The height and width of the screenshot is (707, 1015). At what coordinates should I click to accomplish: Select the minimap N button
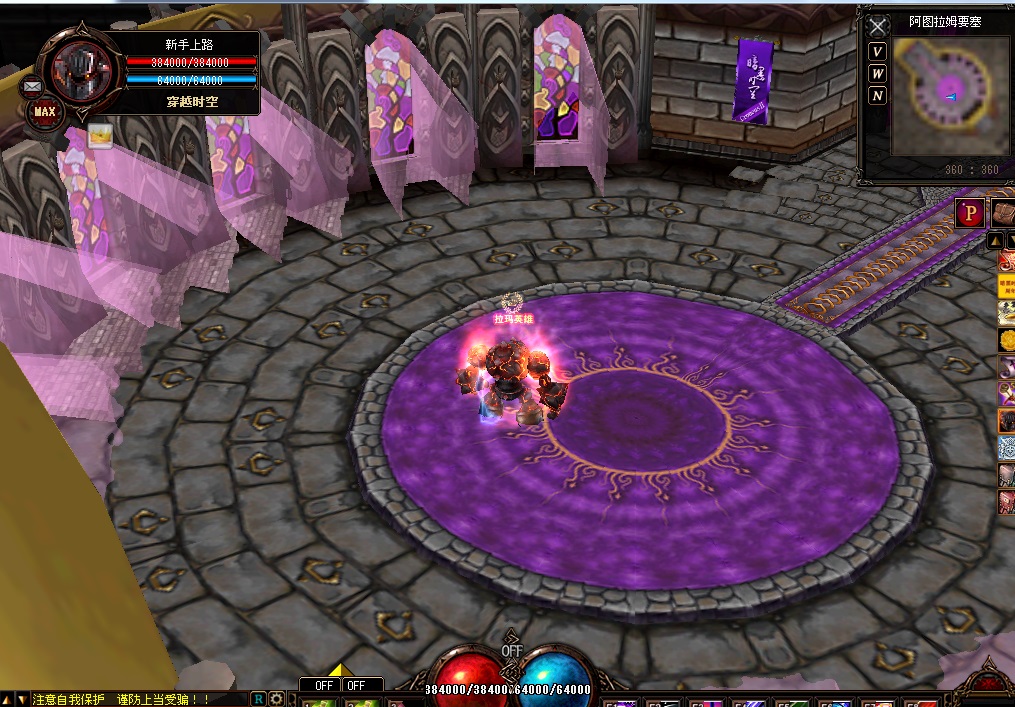pyautogui.click(x=877, y=96)
